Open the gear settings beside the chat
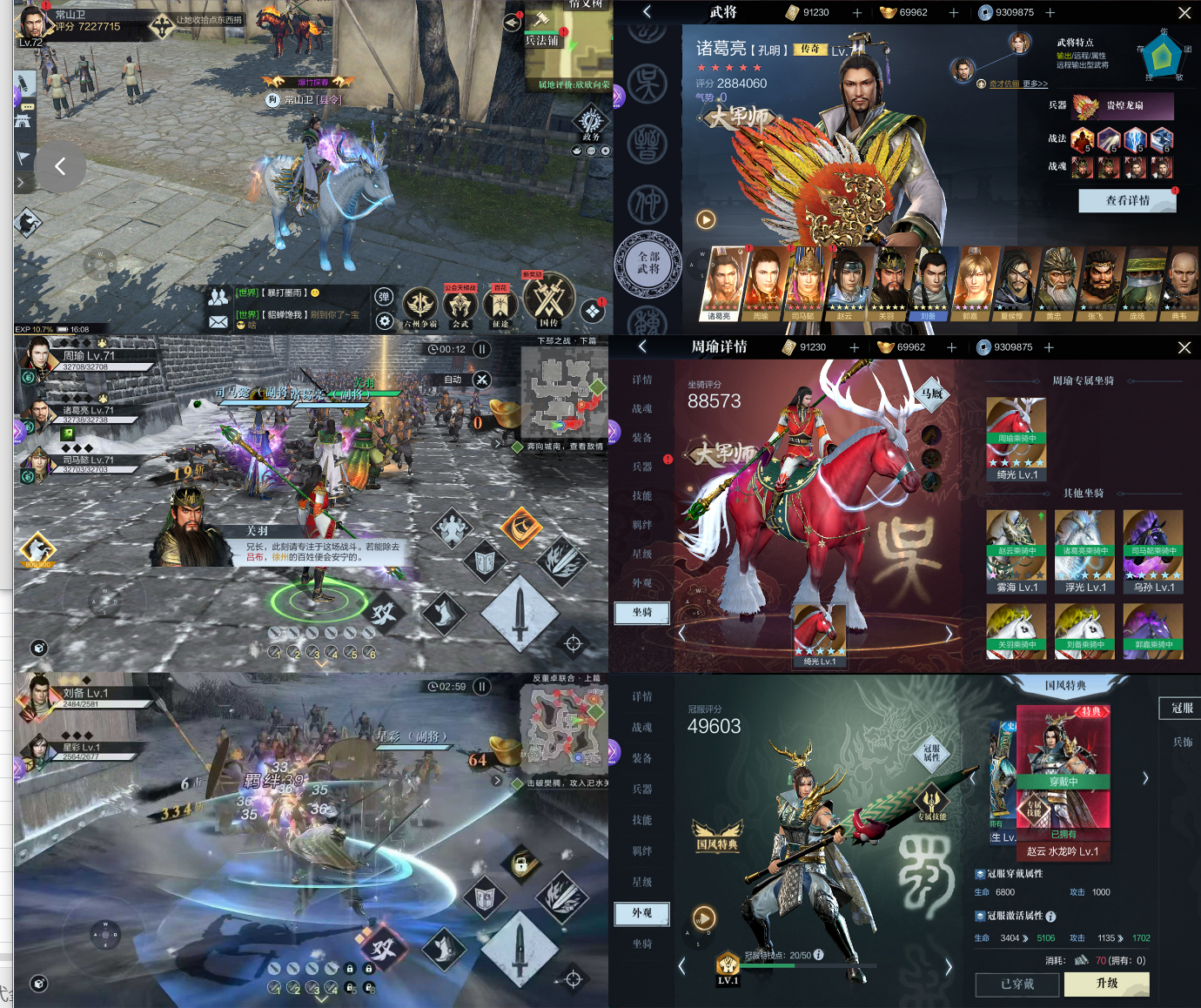Viewport: 1201px width, 1008px height. [384, 321]
